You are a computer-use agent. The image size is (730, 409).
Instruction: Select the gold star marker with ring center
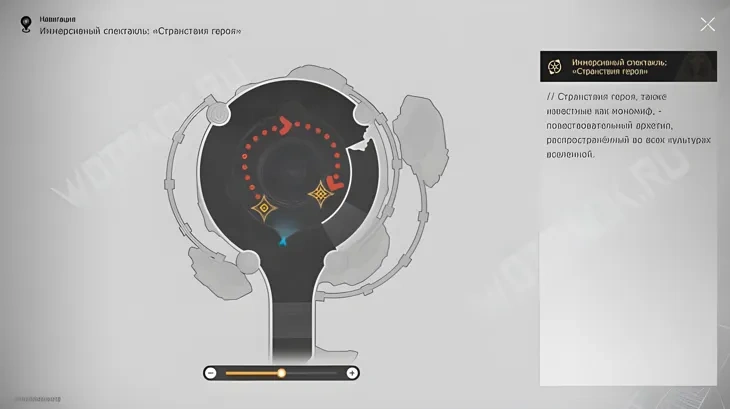tap(264, 208)
